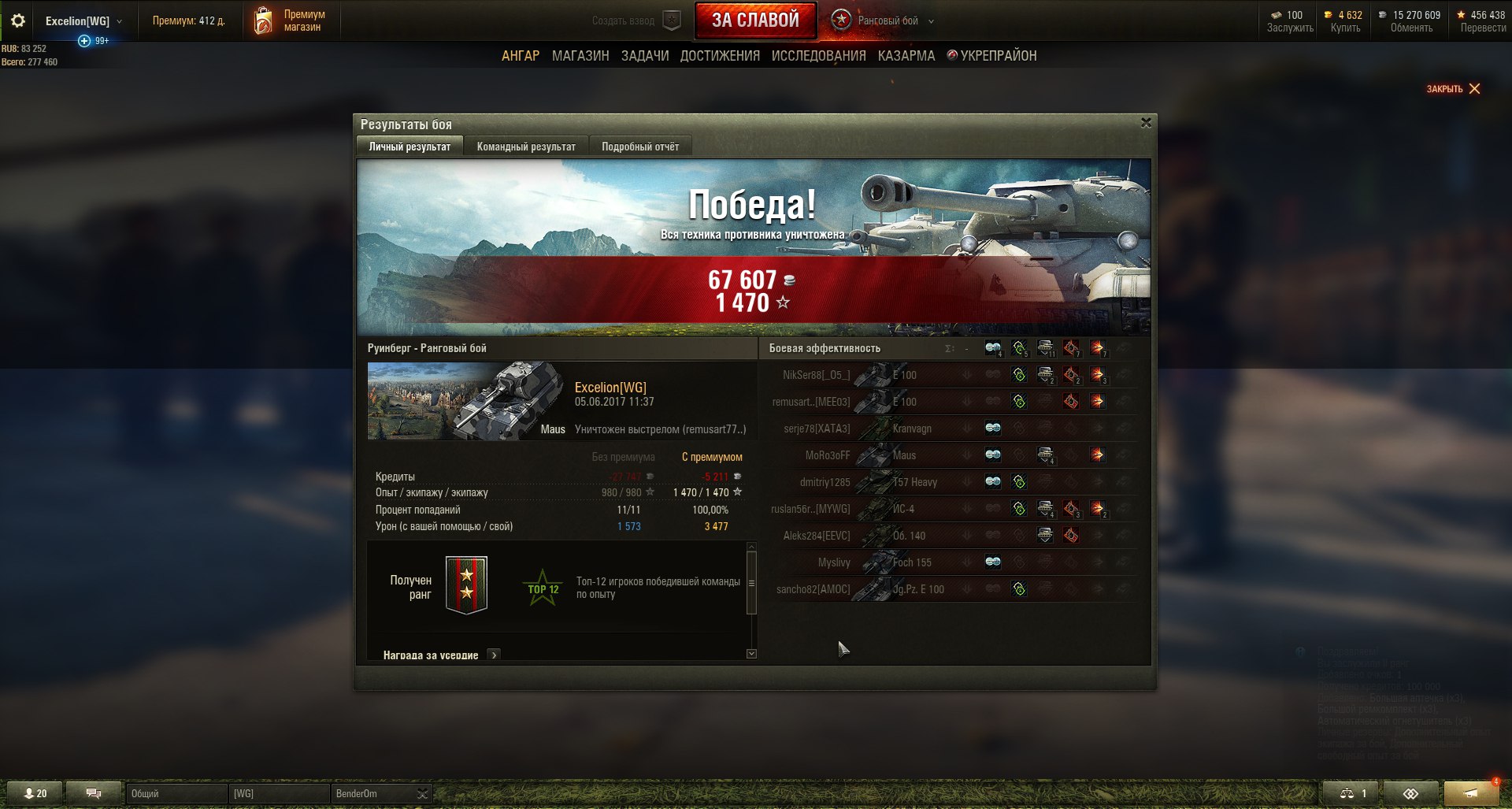
Task: Select the Личный результат tab
Action: 409,147
